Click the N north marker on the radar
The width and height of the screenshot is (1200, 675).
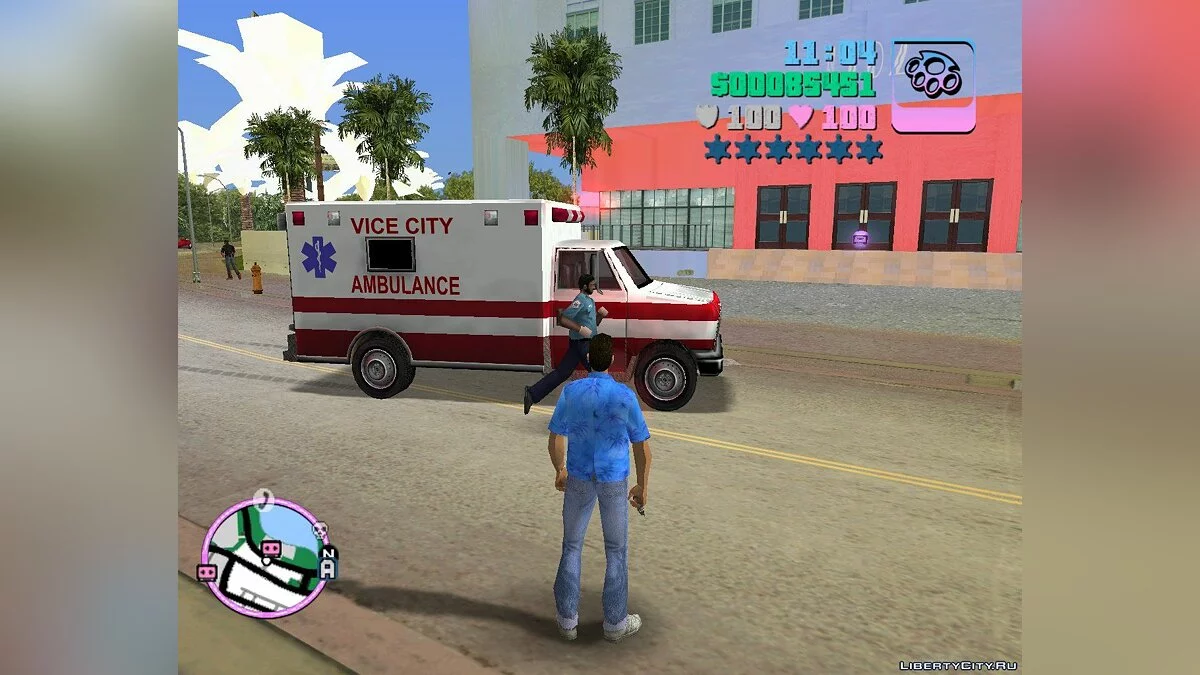329,553
